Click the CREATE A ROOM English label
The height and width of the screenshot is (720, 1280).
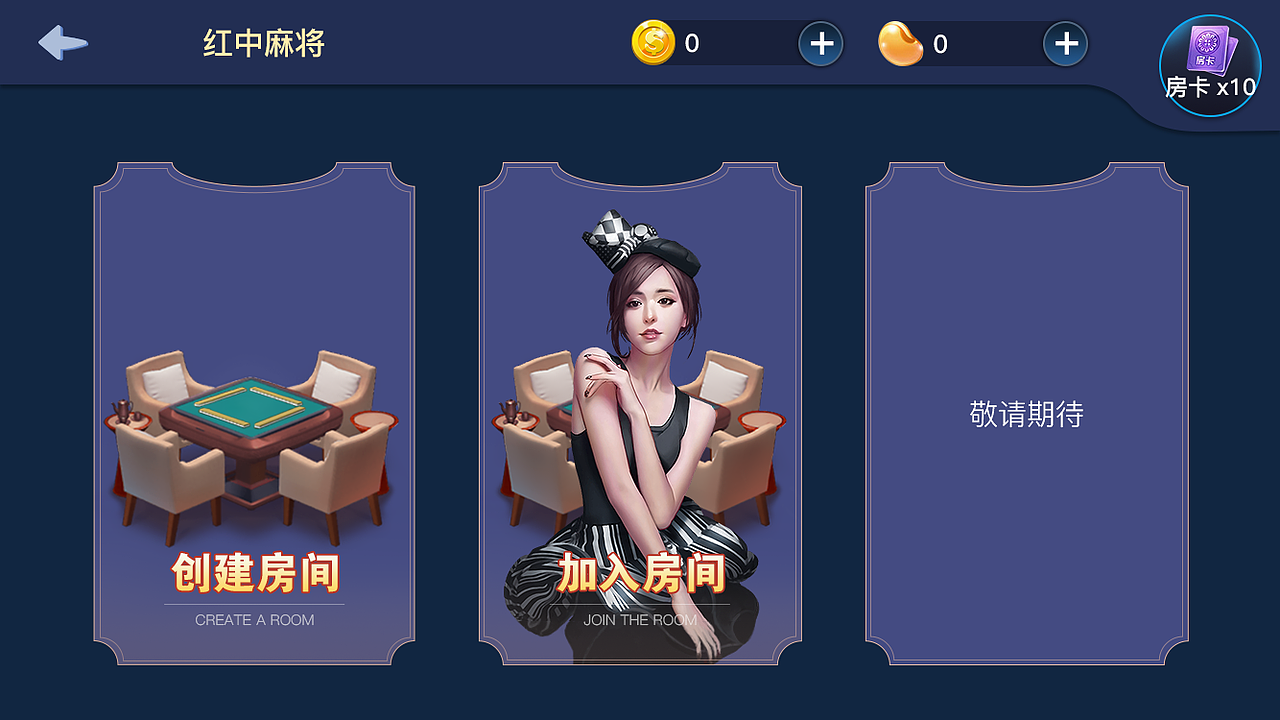[x=253, y=620]
